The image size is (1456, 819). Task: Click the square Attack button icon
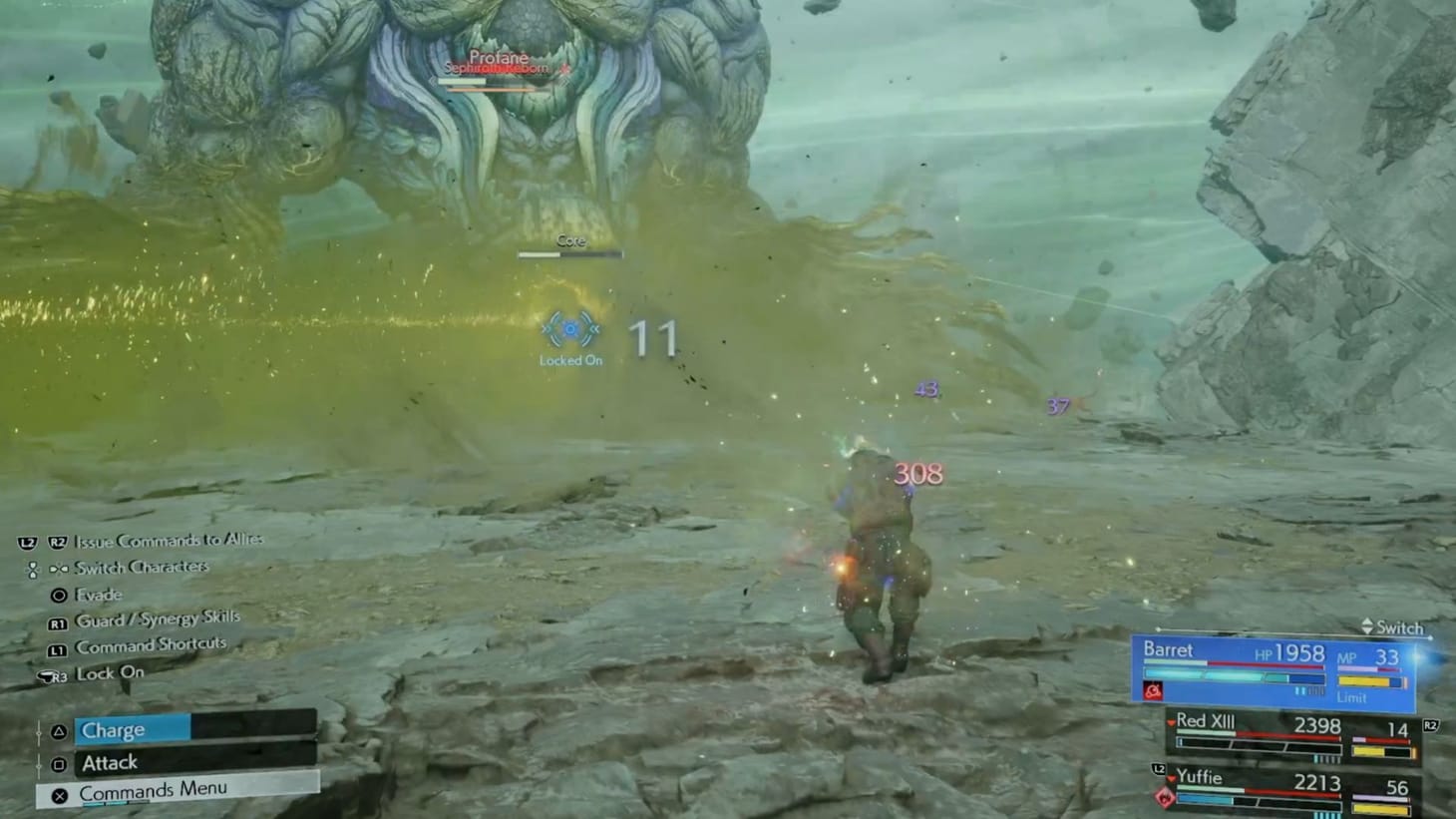[x=60, y=761]
